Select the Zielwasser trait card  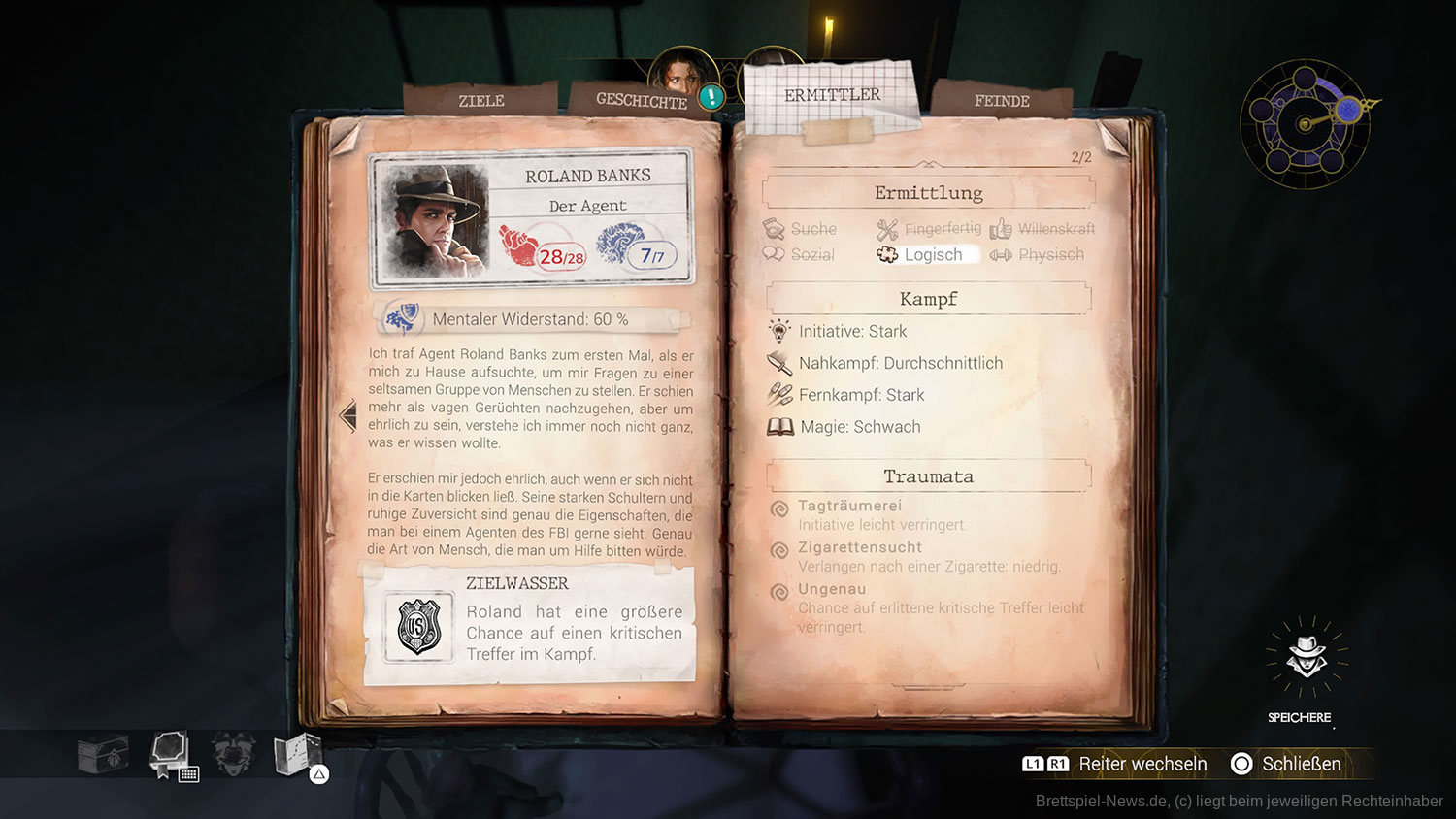coord(530,625)
